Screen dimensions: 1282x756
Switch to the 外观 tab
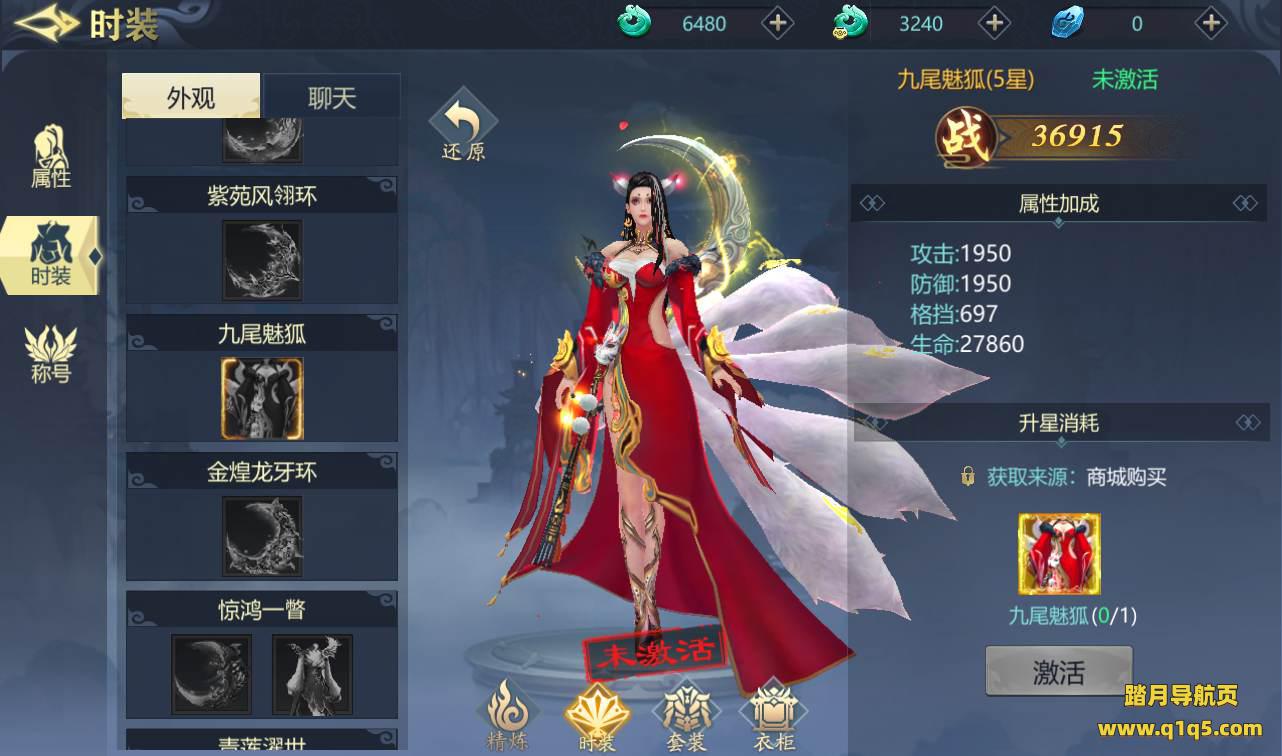click(x=191, y=97)
